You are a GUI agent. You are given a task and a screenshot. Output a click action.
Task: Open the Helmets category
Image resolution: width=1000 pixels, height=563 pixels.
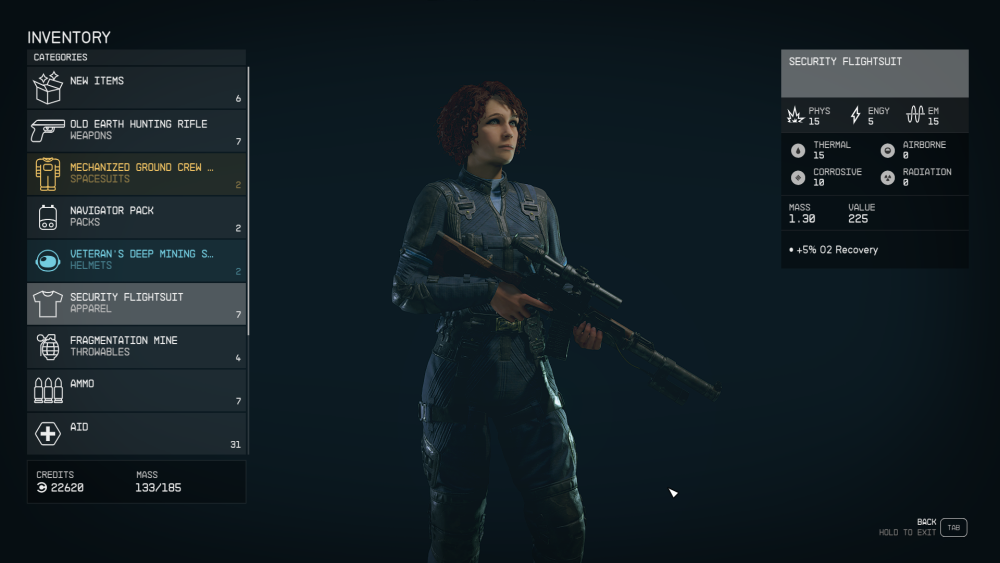(136, 260)
